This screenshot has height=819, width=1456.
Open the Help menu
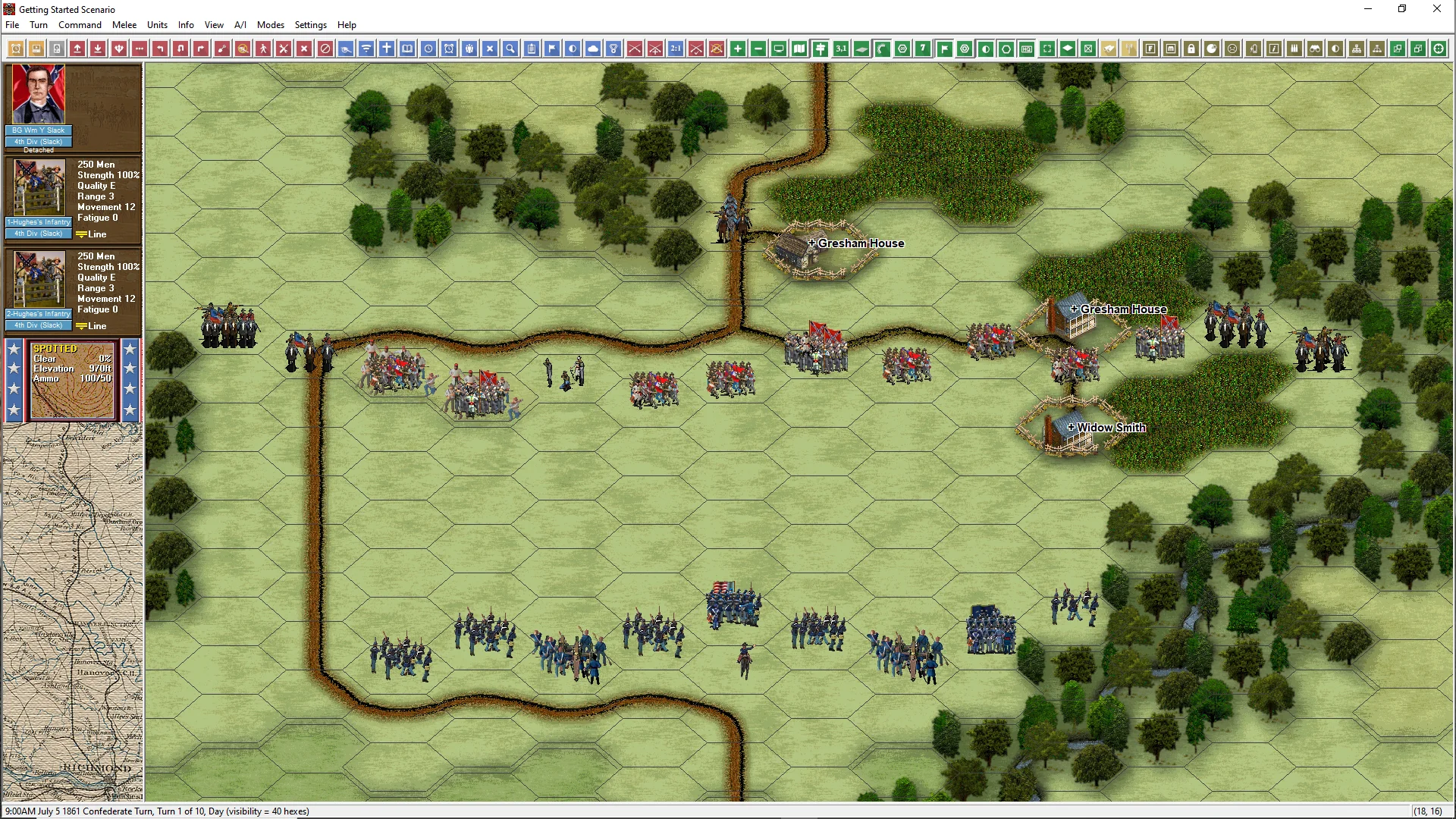347,25
